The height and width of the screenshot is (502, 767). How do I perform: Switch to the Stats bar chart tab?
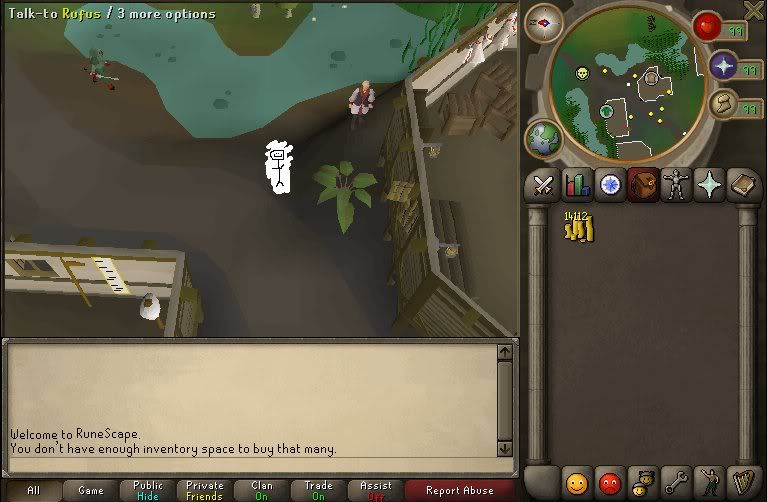click(577, 185)
